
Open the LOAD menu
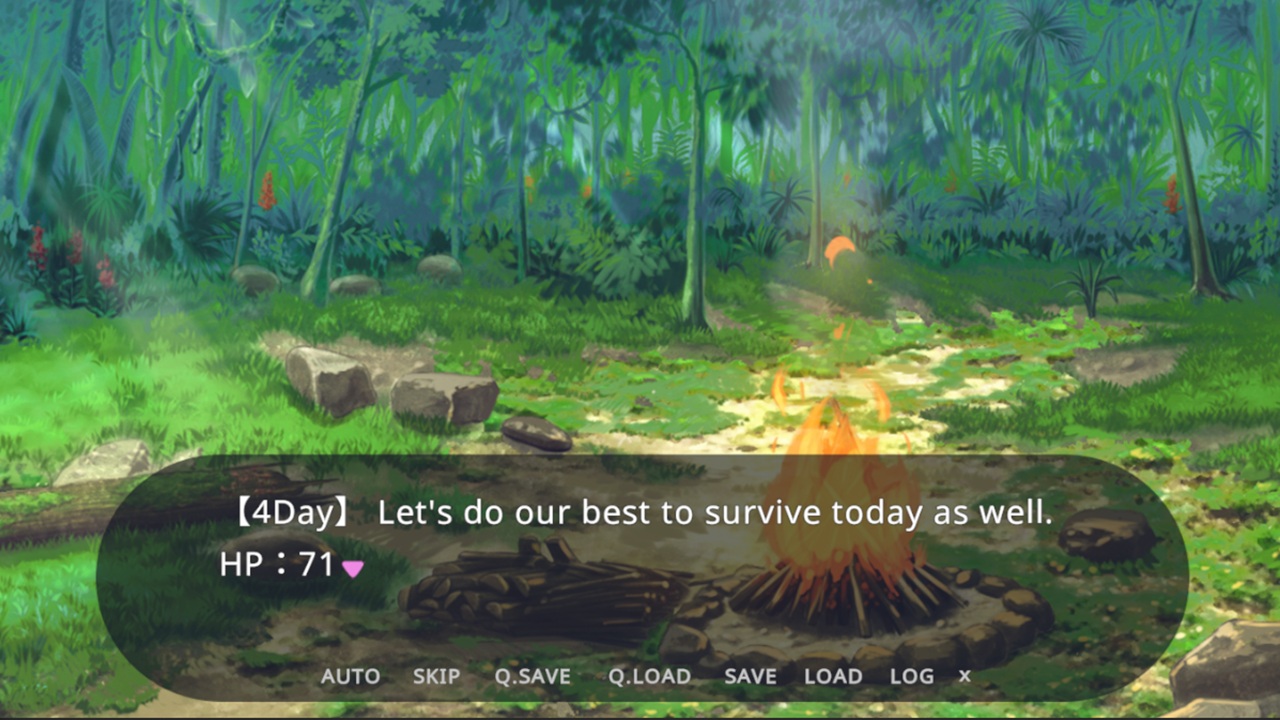(833, 676)
